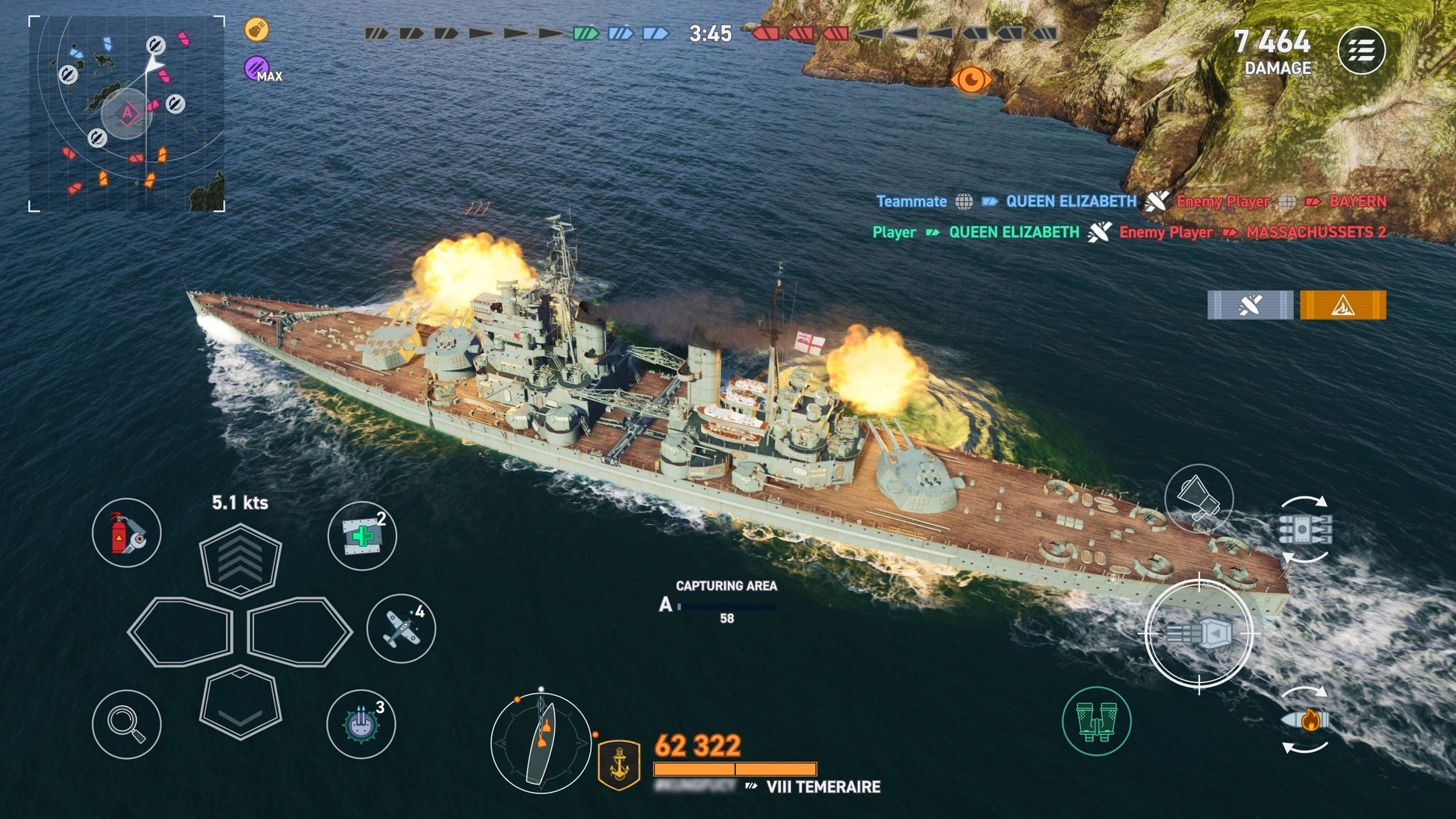This screenshot has width=1456, height=819.
Task: Open the menu button beside the damage counter
Action: coord(1360,51)
